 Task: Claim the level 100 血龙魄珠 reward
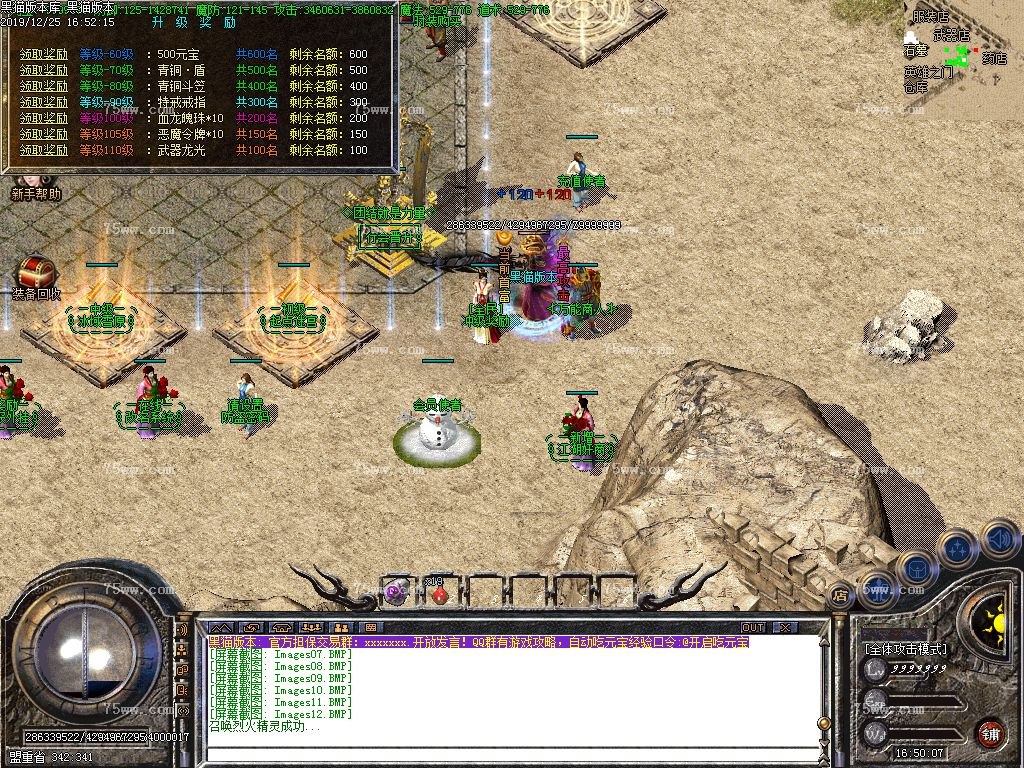tap(43, 118)
